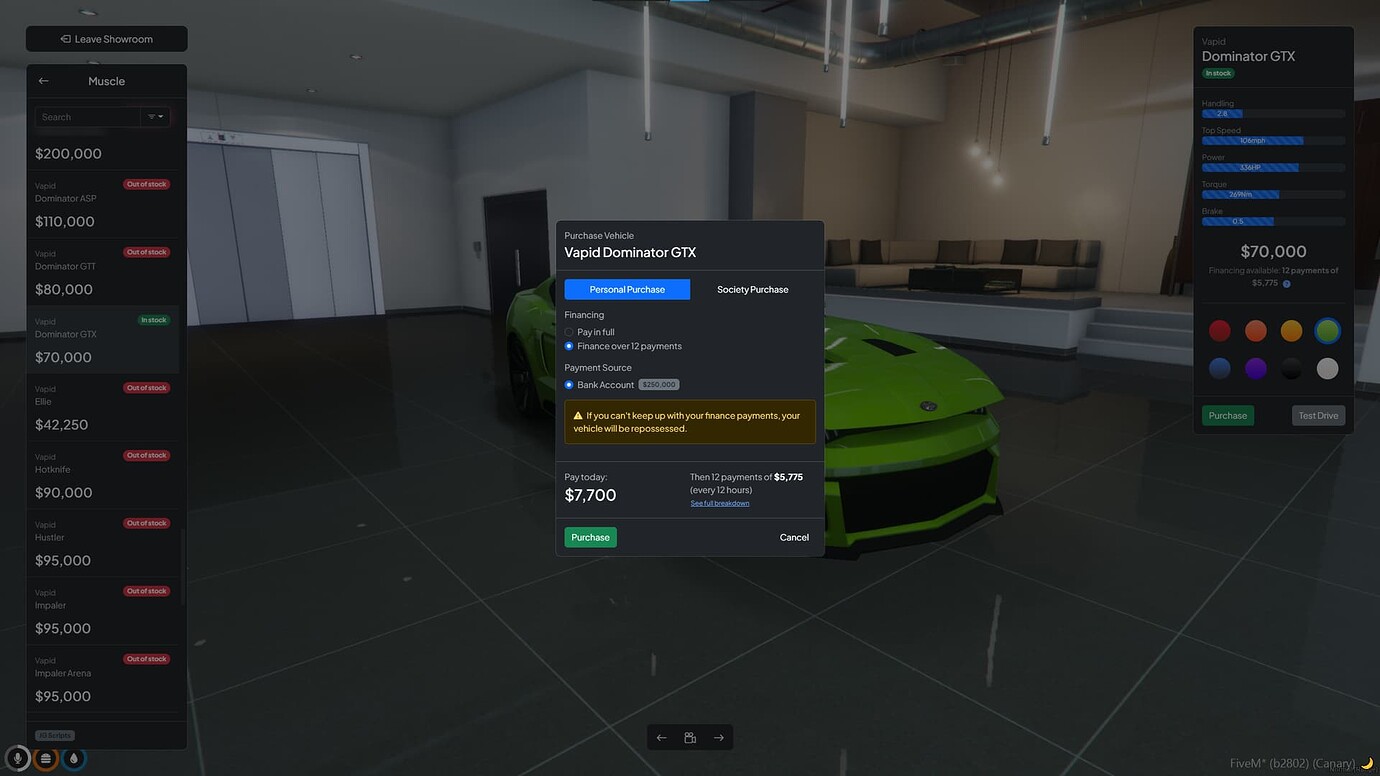The height and width of the screenshot is (776, 1380).
Task: Click the filter icon beside the search bar
Action: (156, 116)
